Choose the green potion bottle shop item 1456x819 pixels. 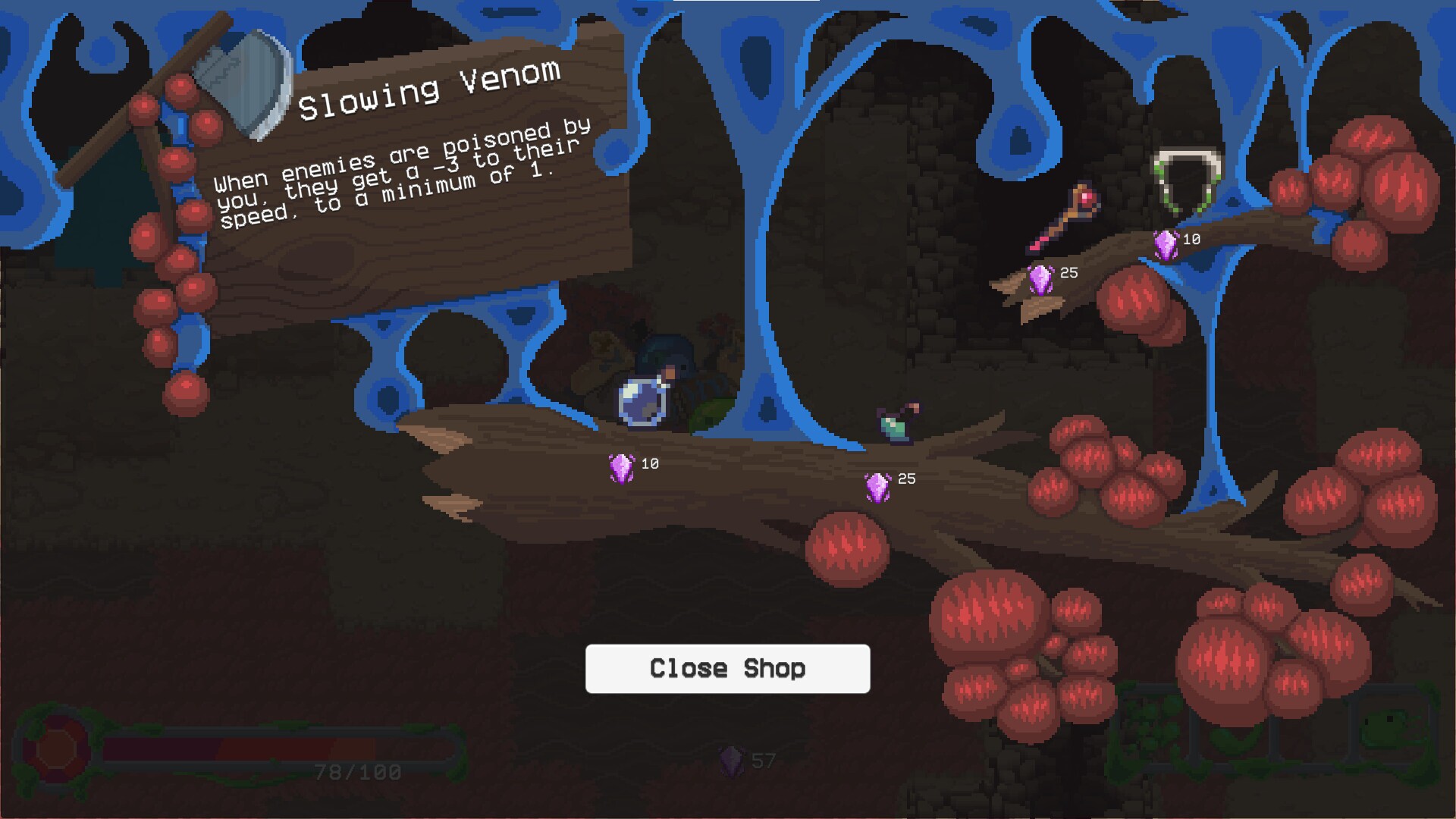coord(898,422)
